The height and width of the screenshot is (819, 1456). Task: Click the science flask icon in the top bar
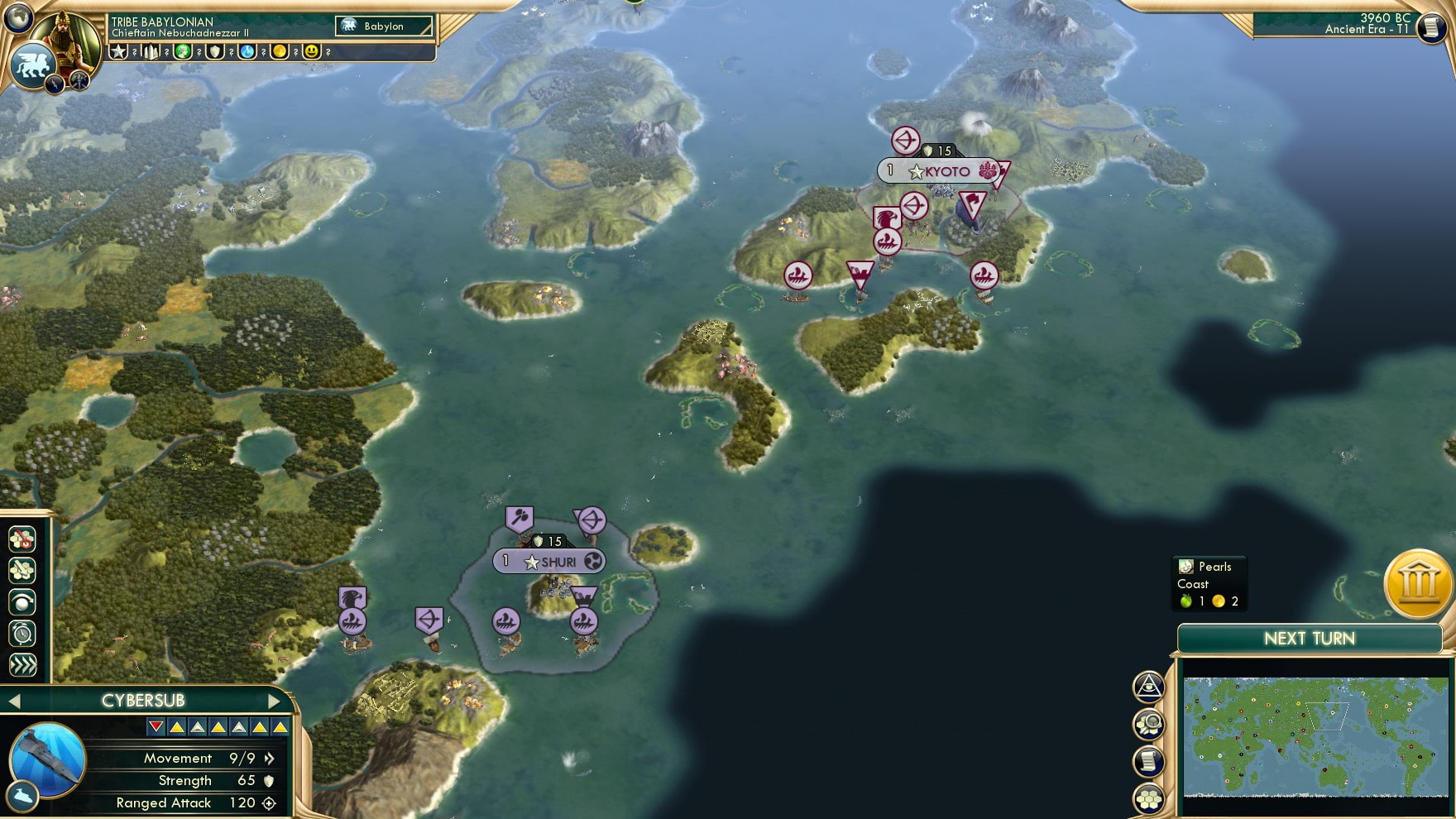coord(248,52)
